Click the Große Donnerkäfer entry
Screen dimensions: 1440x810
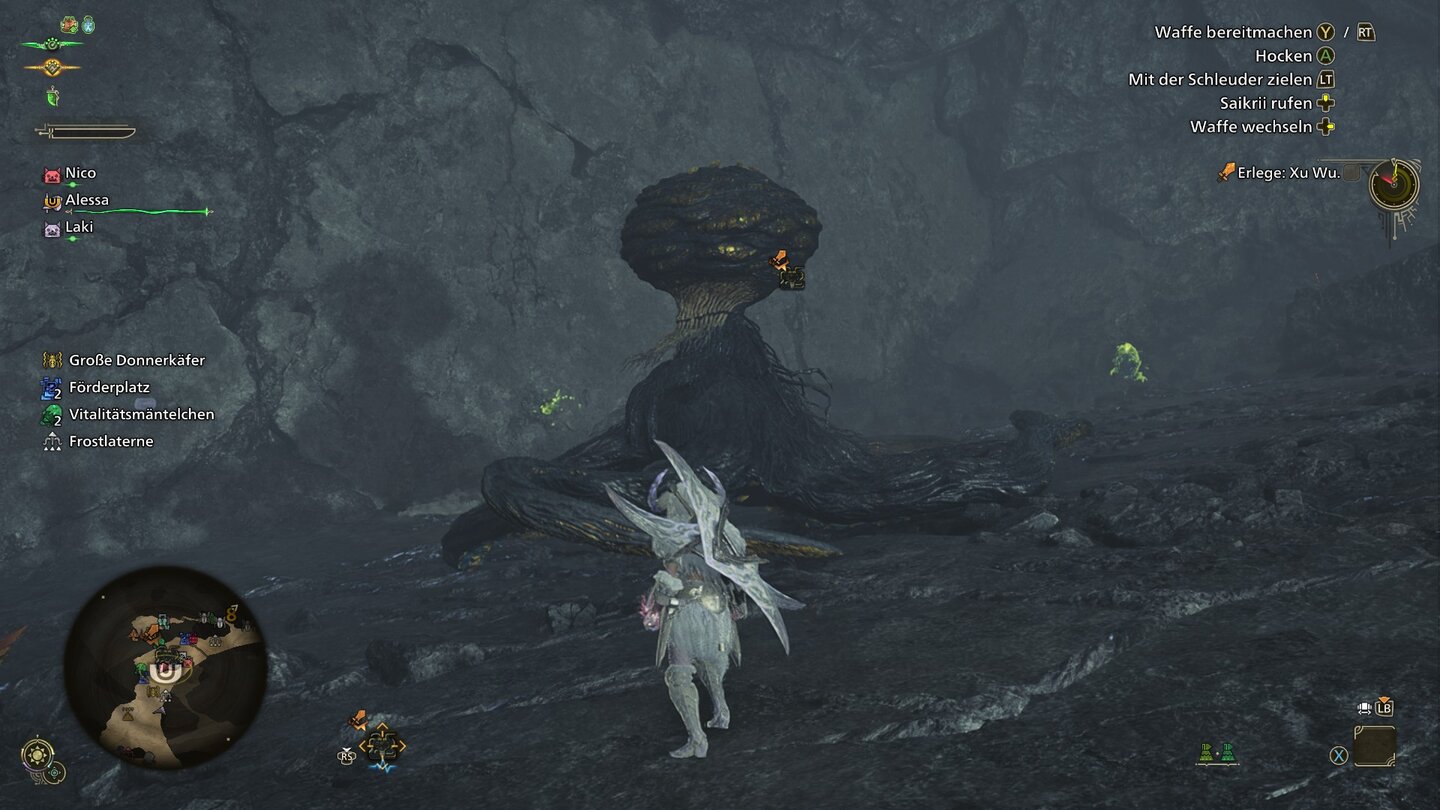136,360
